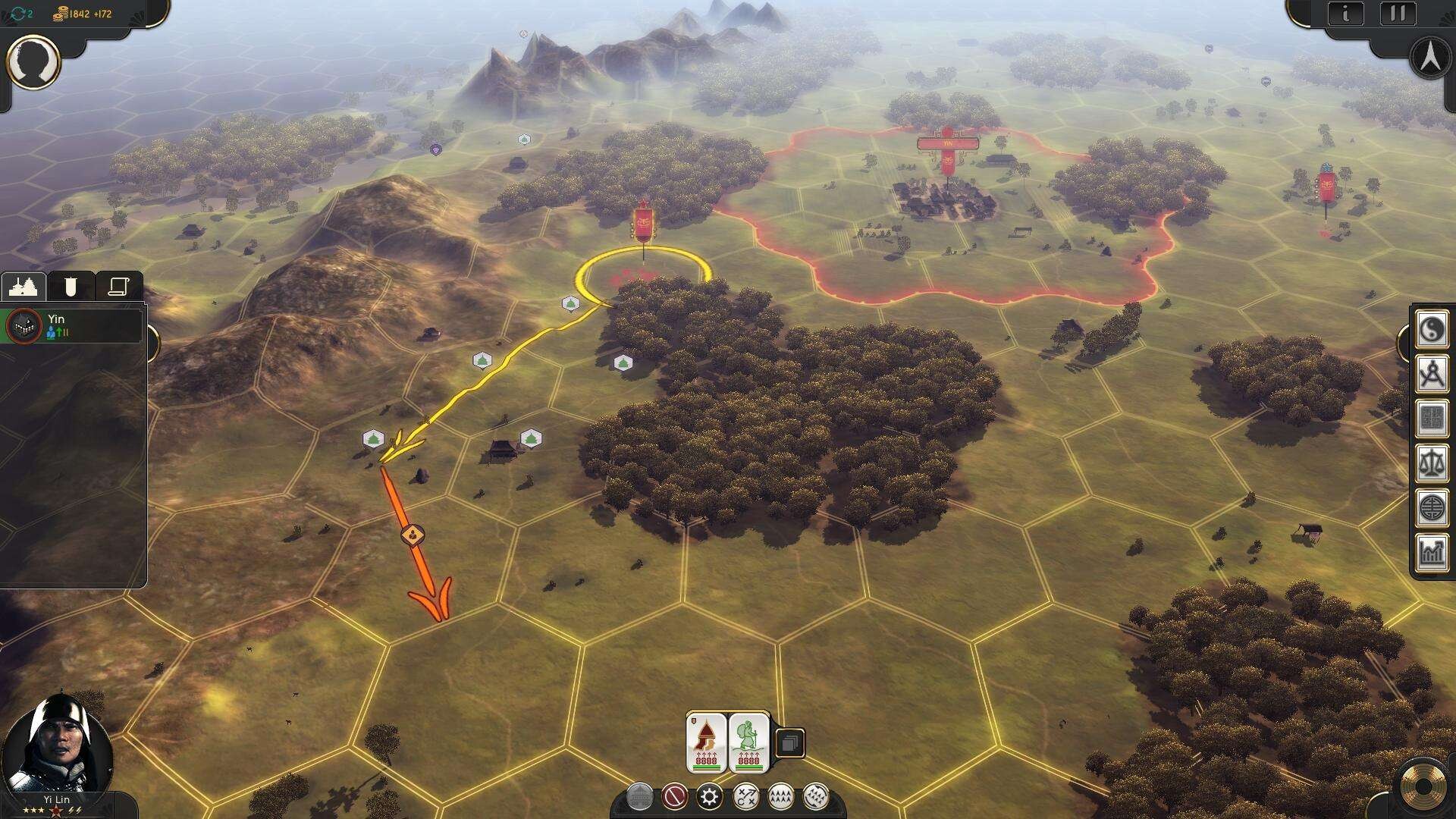Open the faction leader portrait circle
This screenshot has width=1456, height=819.
[x=33, y=61]
